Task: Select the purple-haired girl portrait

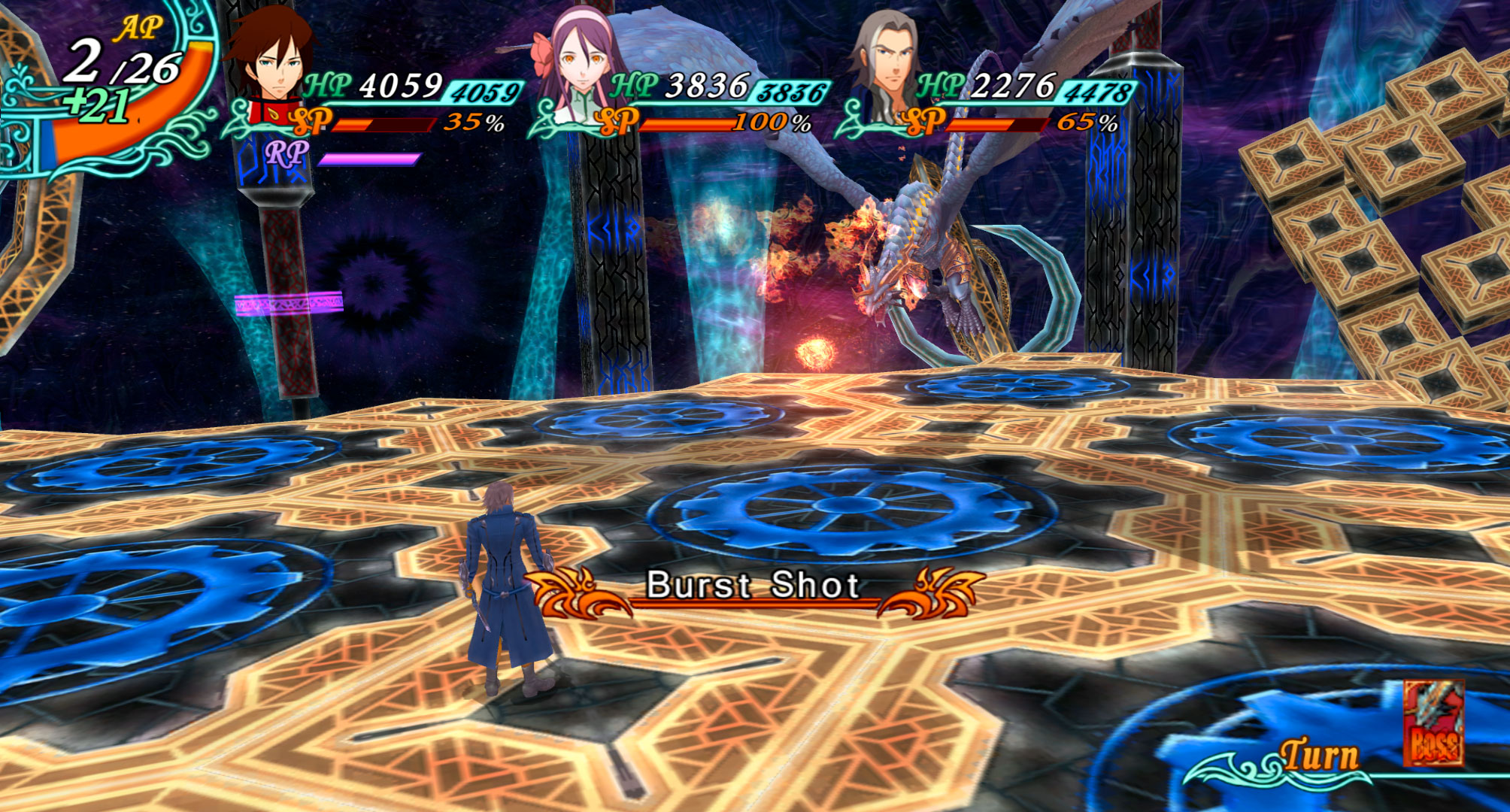Action: [581, 64]
